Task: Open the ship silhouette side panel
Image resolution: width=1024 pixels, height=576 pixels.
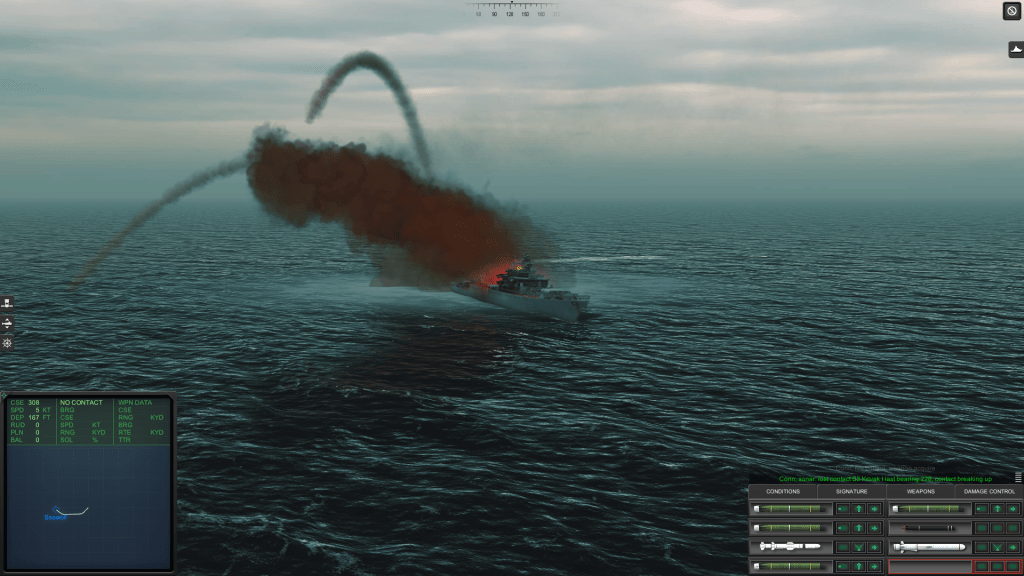Action: 1015,49
